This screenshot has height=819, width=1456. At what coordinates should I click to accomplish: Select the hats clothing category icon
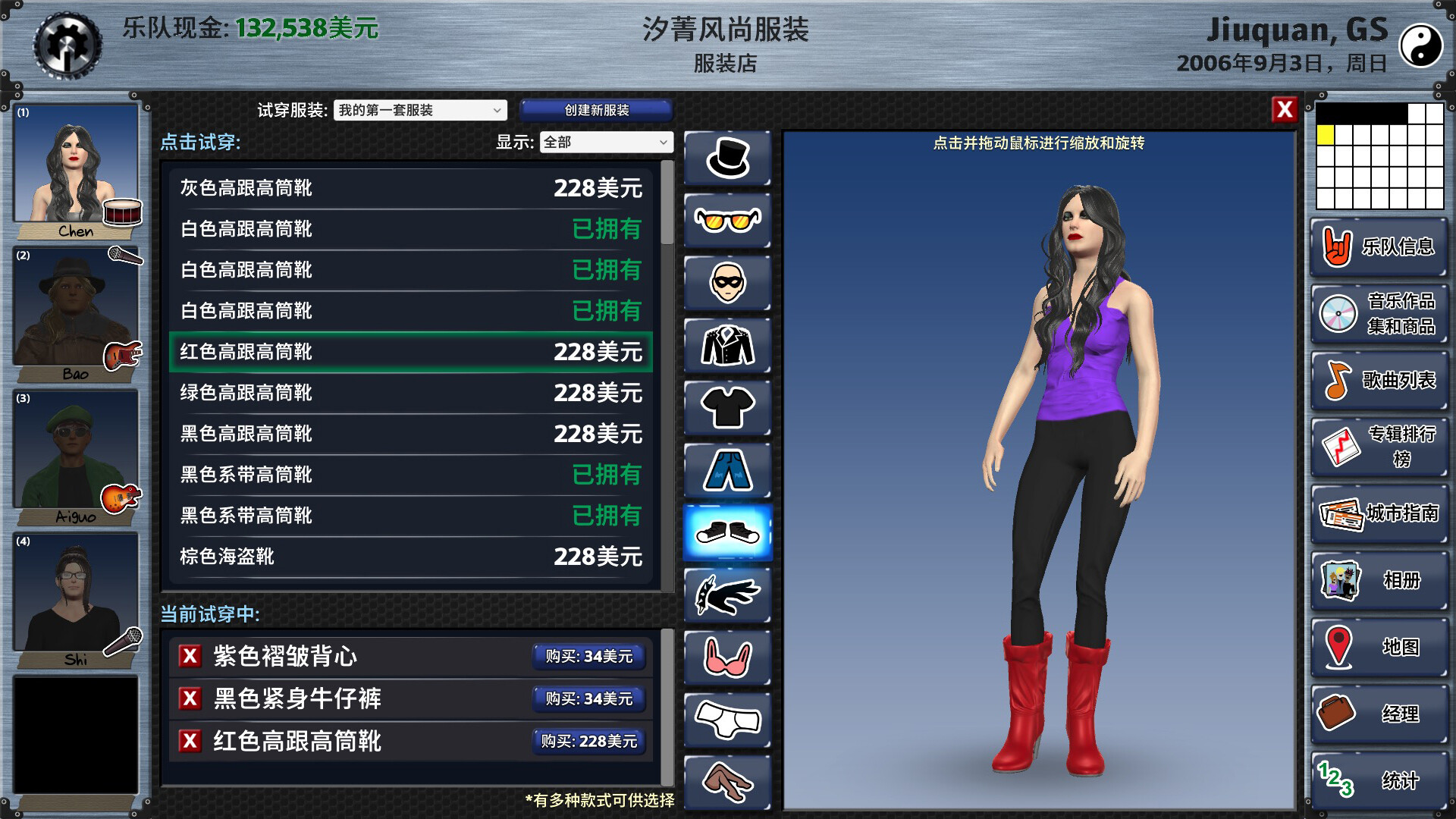coord(727,158)
